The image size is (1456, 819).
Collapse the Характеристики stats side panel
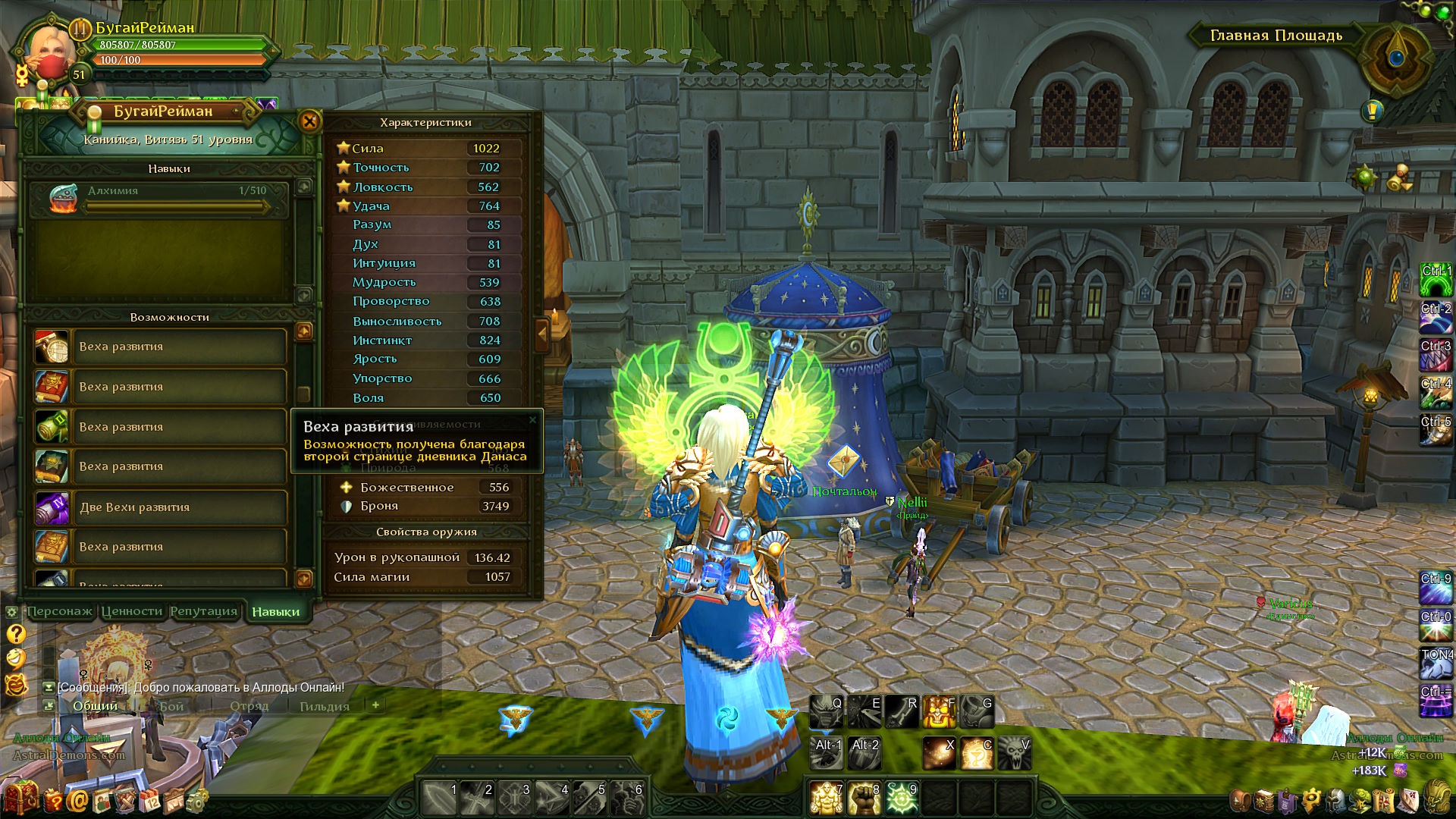tap(542, 334)
